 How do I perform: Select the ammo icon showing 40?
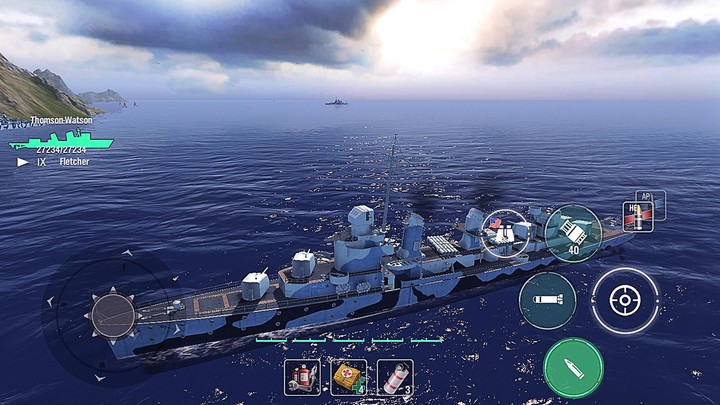click(x=574, y=232)
